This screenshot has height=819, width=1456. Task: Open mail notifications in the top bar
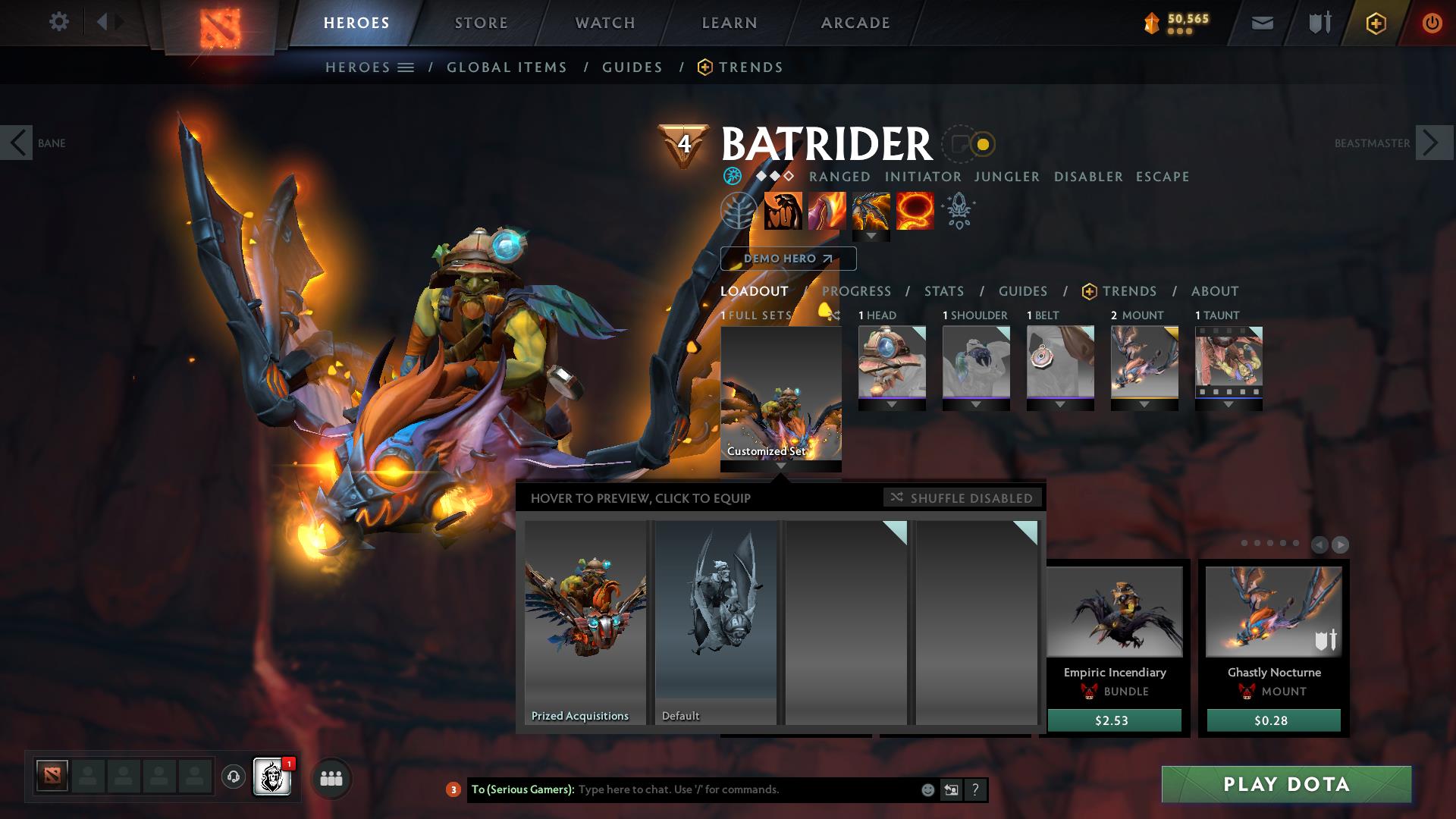point(1261,23)
